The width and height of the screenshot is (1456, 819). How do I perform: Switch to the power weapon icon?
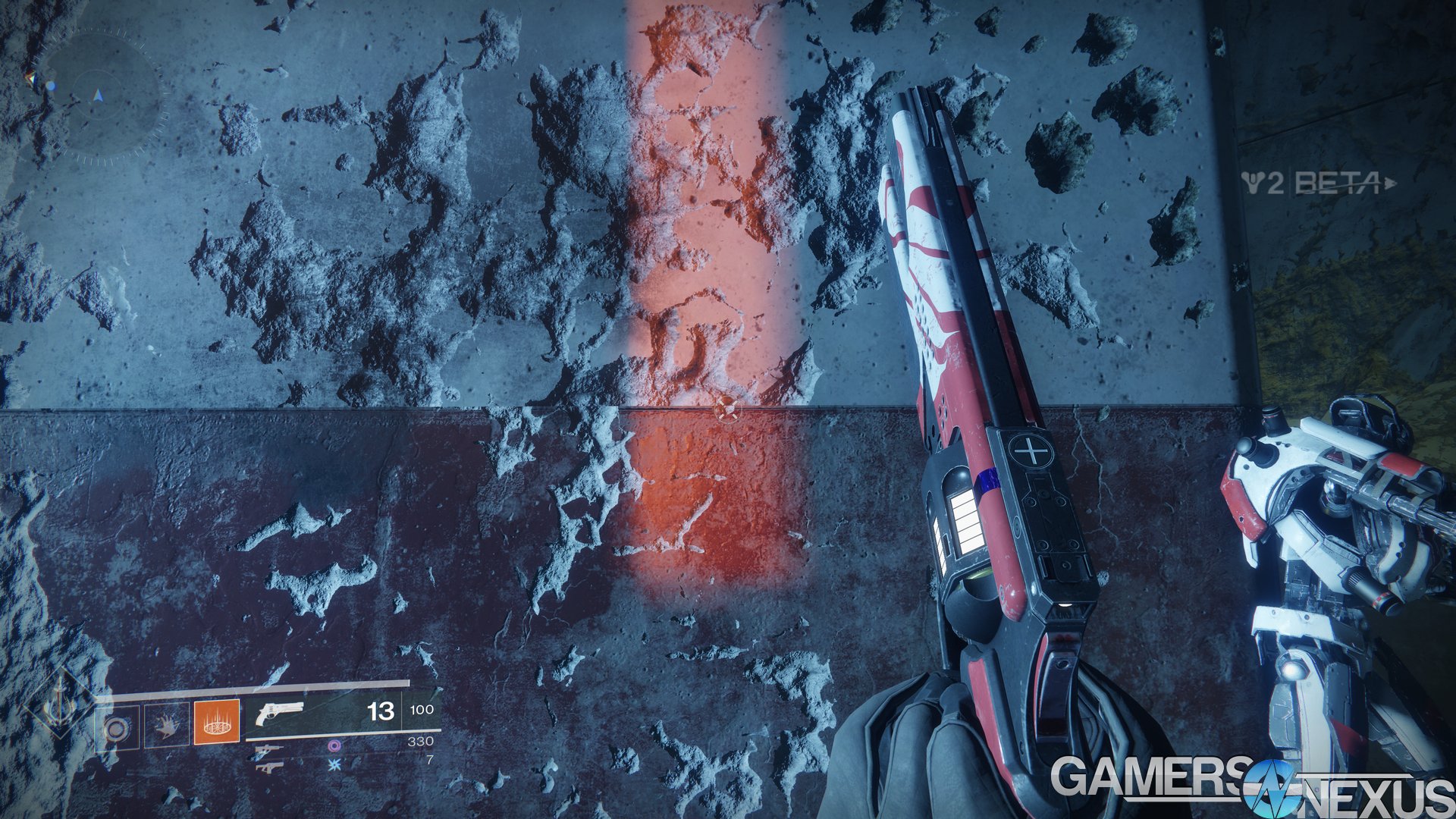269,767
